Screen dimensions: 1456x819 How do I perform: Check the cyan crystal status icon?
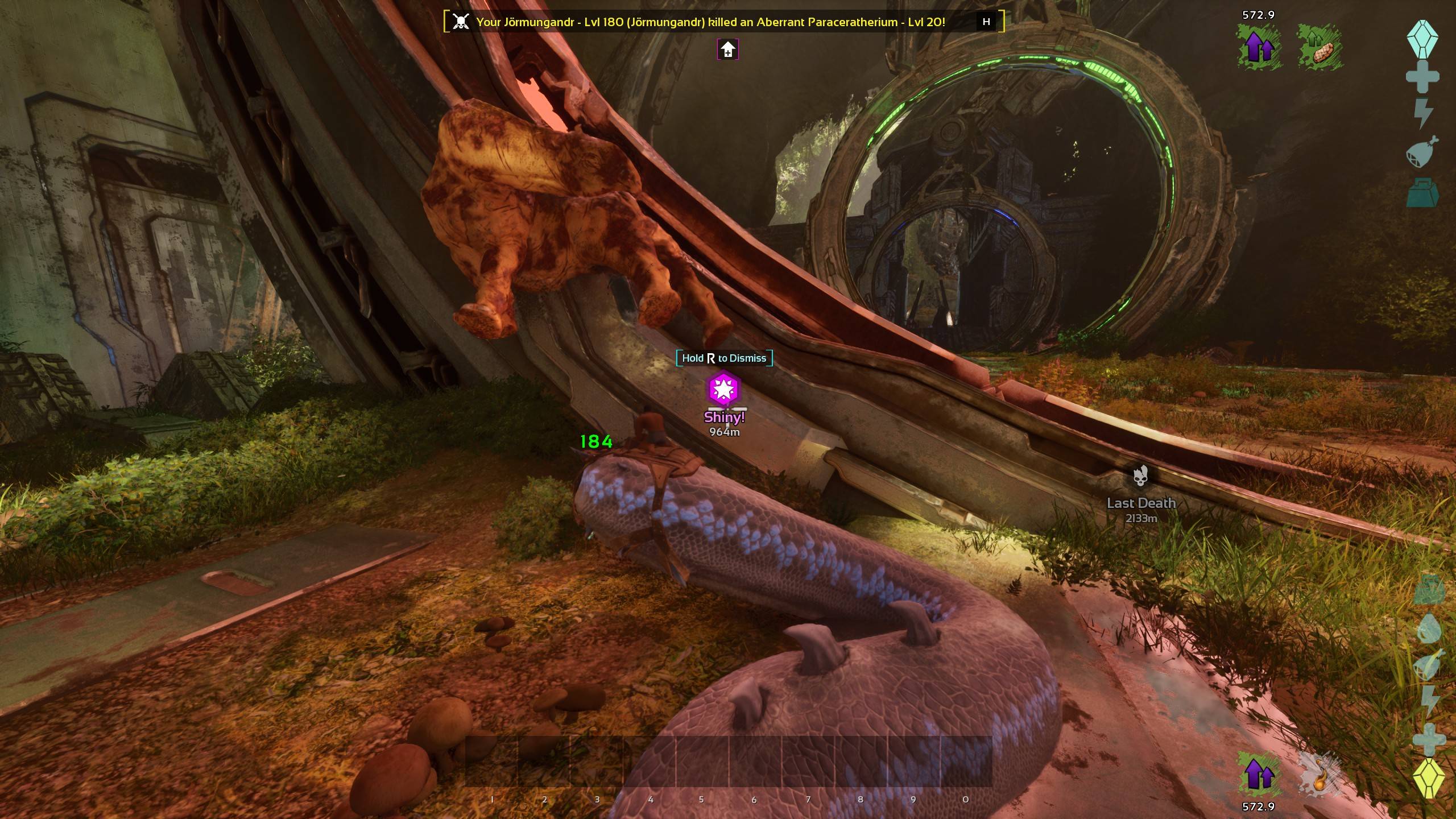click(x=1422, y=39)
